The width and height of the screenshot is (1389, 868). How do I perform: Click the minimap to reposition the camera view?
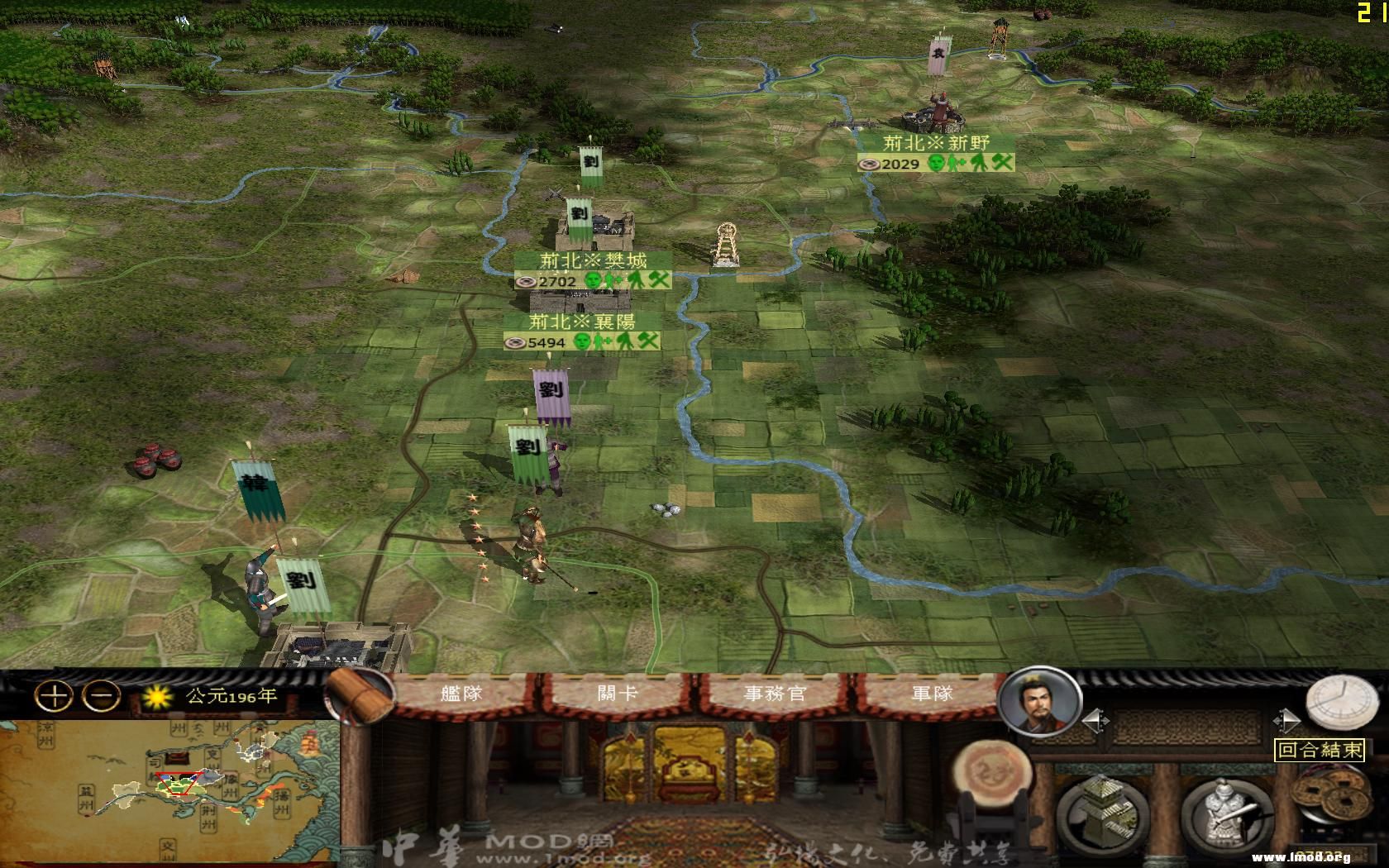coord(178,785)
